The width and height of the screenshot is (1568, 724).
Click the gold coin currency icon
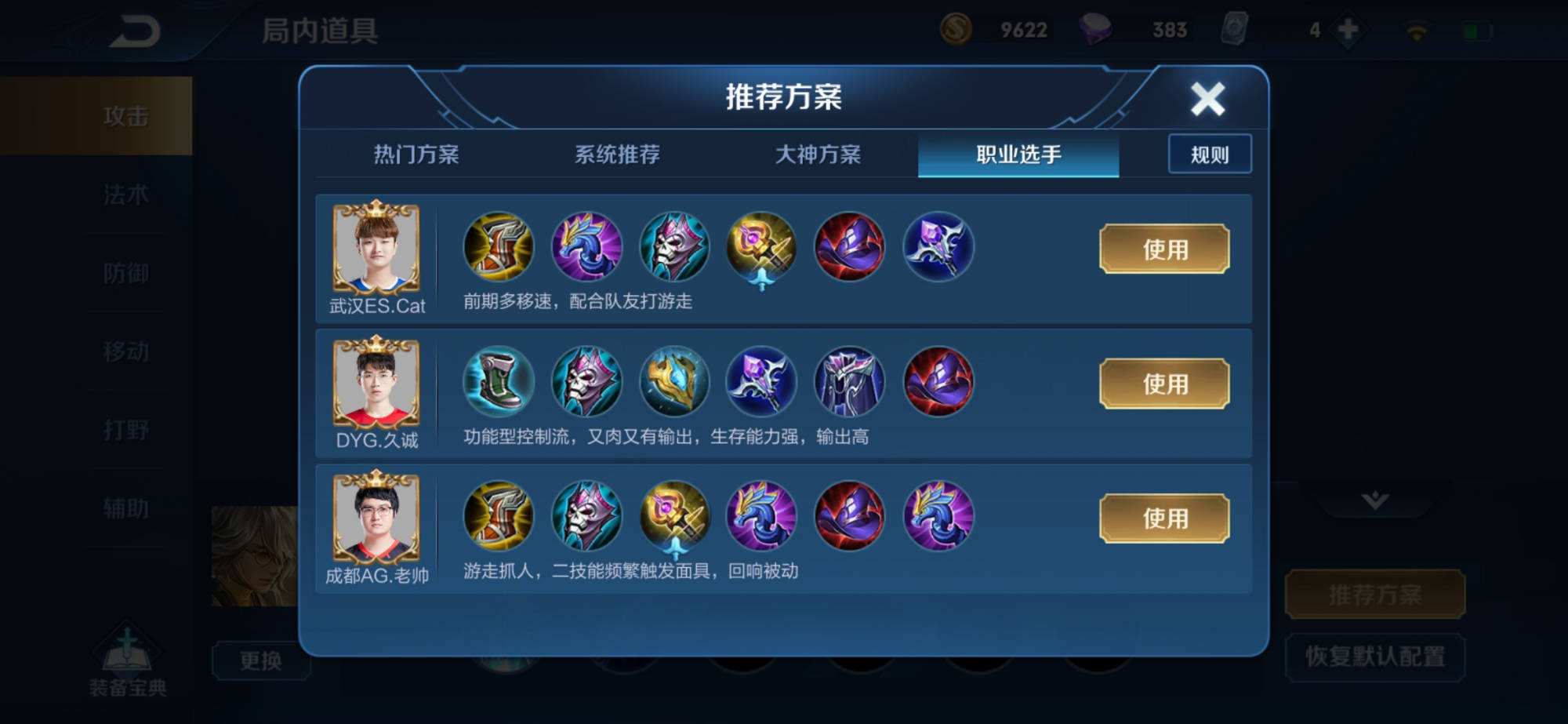958,29
